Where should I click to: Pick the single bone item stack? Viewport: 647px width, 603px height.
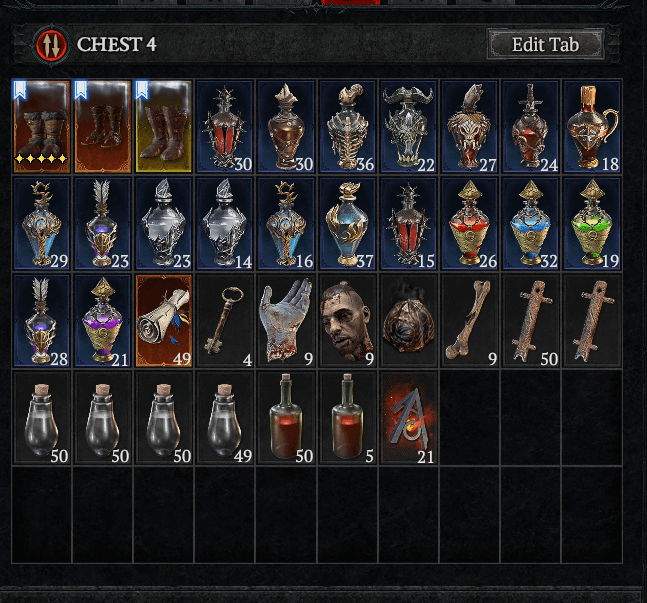[x=470, y=320]
